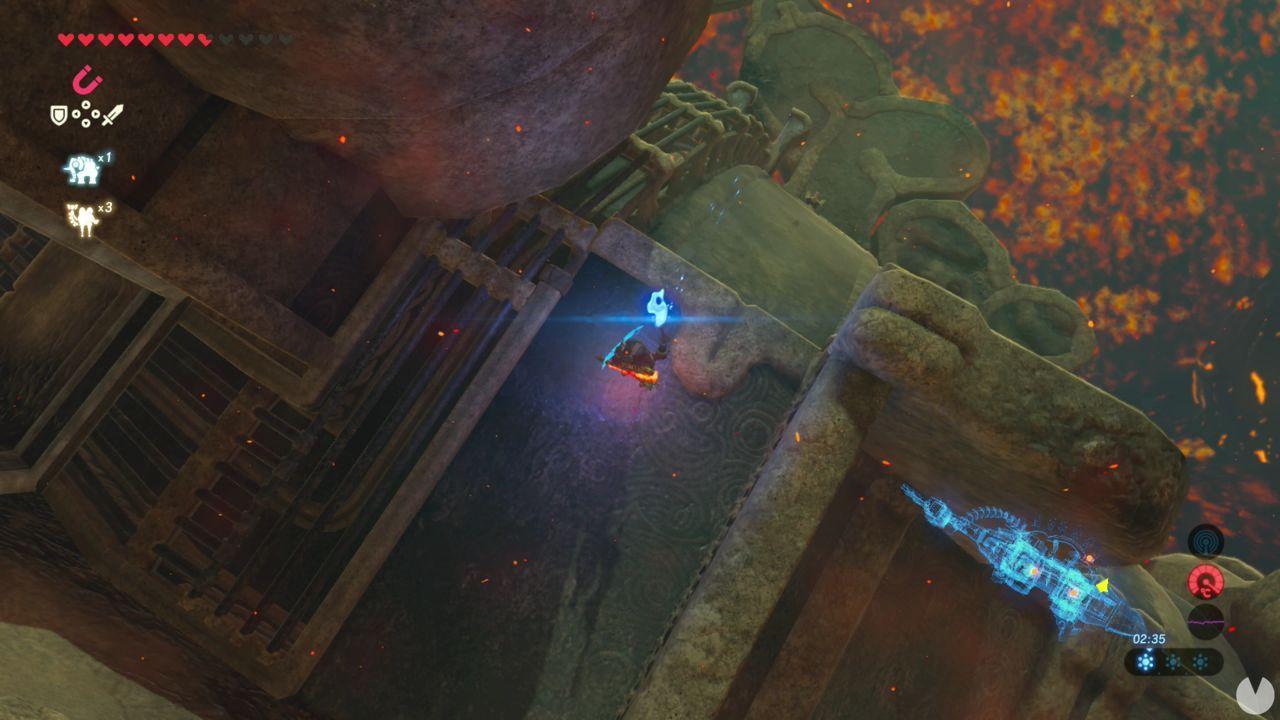Select the shield defense buff icon
1280x720 pixels.
(x=57, y=115)
